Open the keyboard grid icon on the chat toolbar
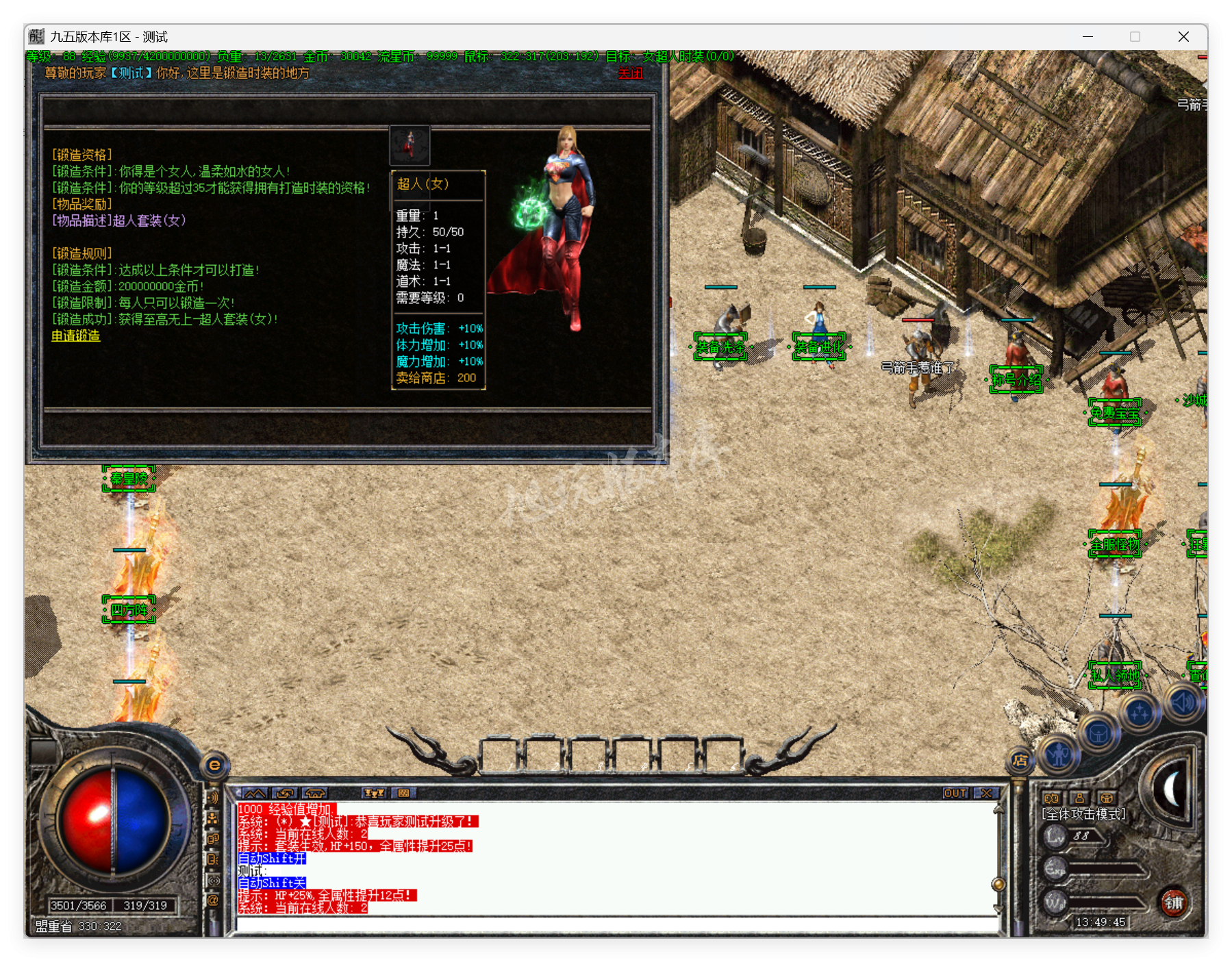The image size is (1232, 962). (403, 793)
